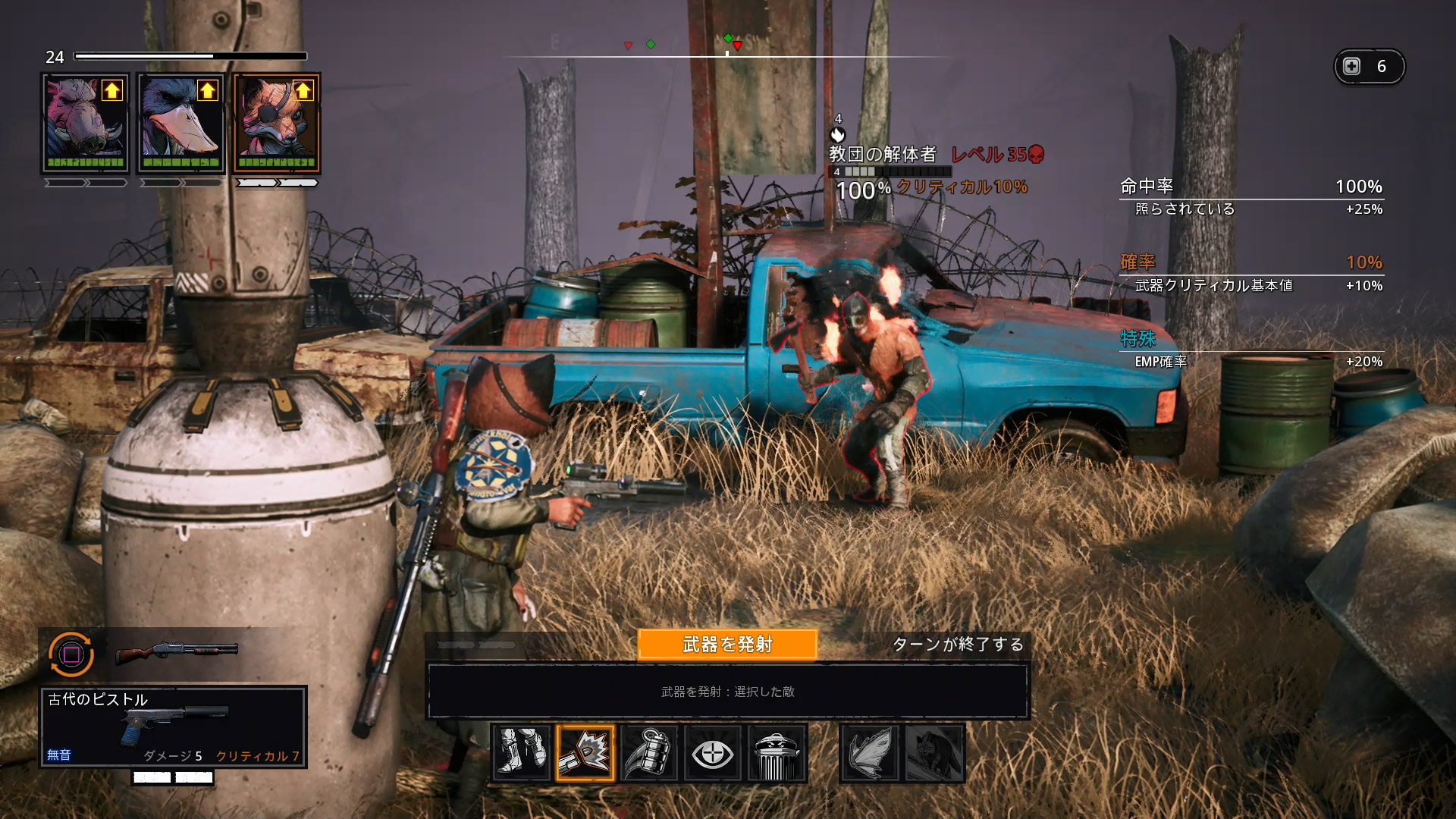
Task: Select the trash can hide ability
Action: pyautogui.click(x=777, y=753)
